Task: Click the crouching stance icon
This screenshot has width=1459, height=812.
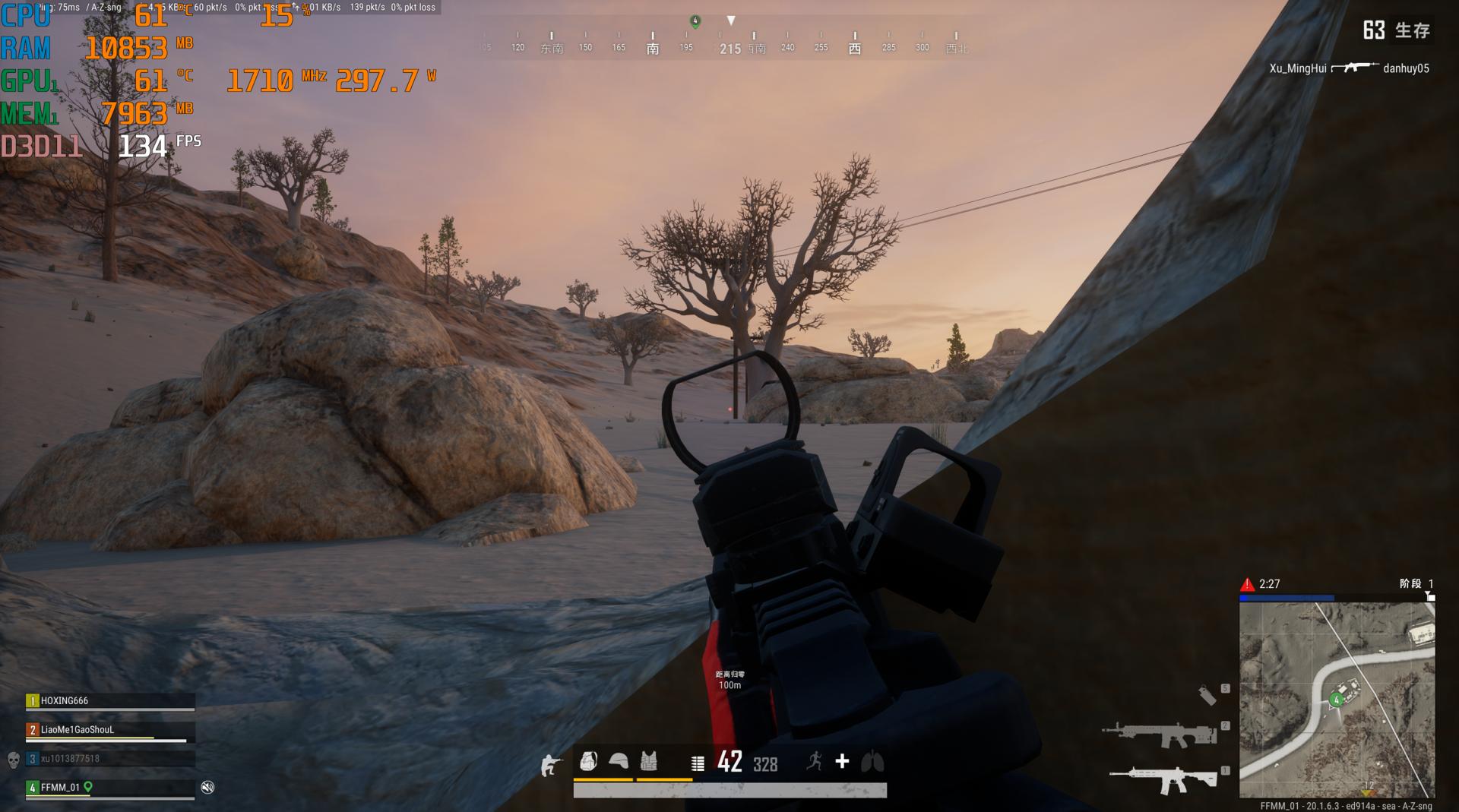Action: pos(549,765)
